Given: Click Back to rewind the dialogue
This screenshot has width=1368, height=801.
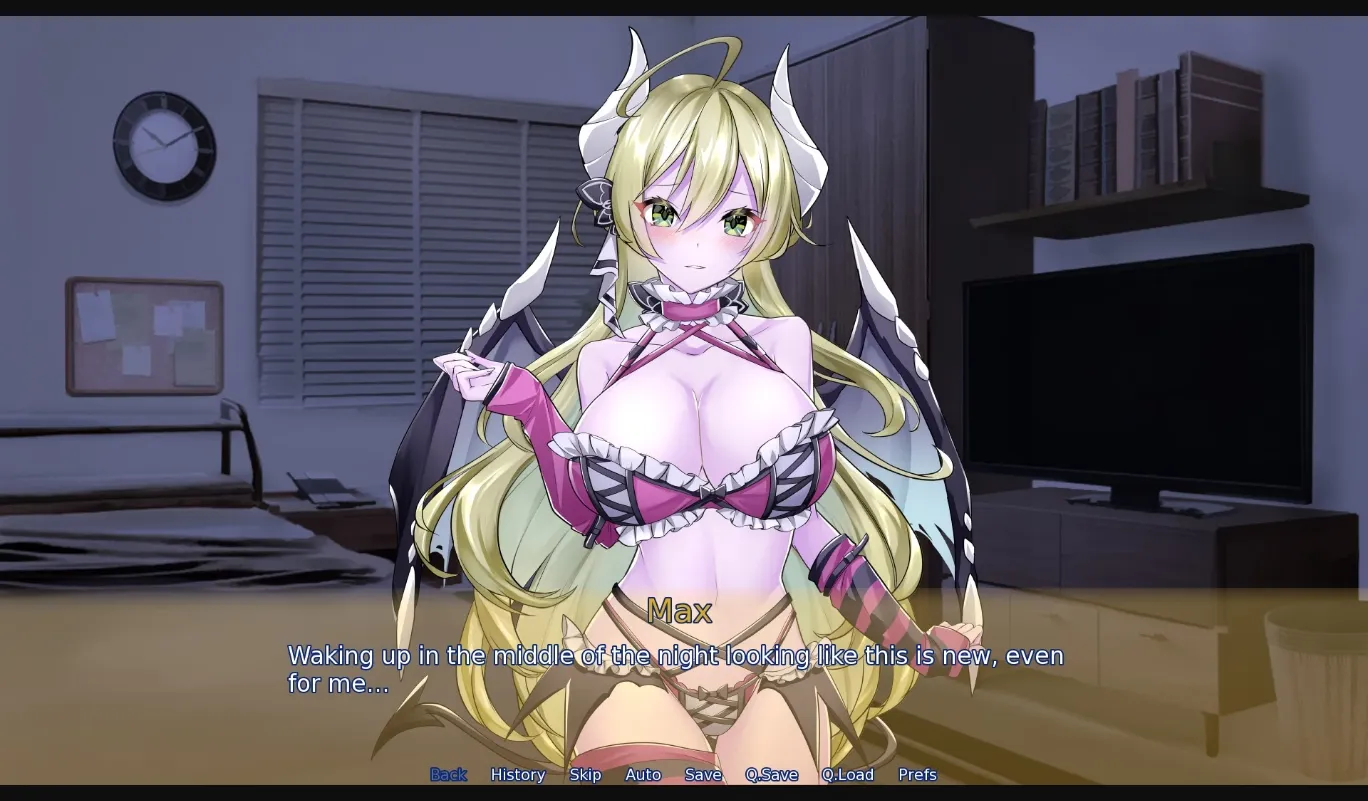Looking at the screenshot, I should pos(448,774).
